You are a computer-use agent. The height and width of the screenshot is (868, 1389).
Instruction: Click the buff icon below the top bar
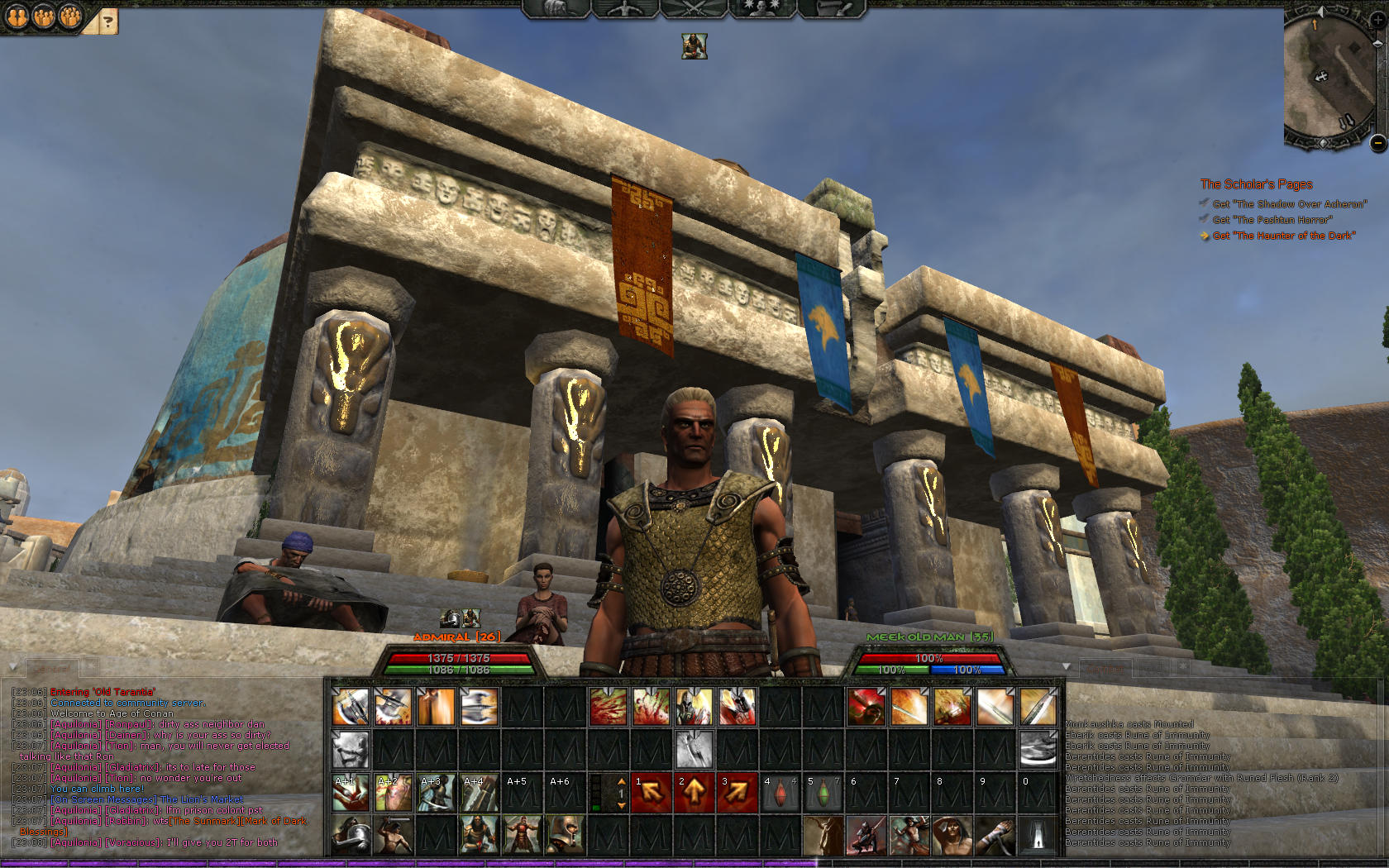(694, 46)
